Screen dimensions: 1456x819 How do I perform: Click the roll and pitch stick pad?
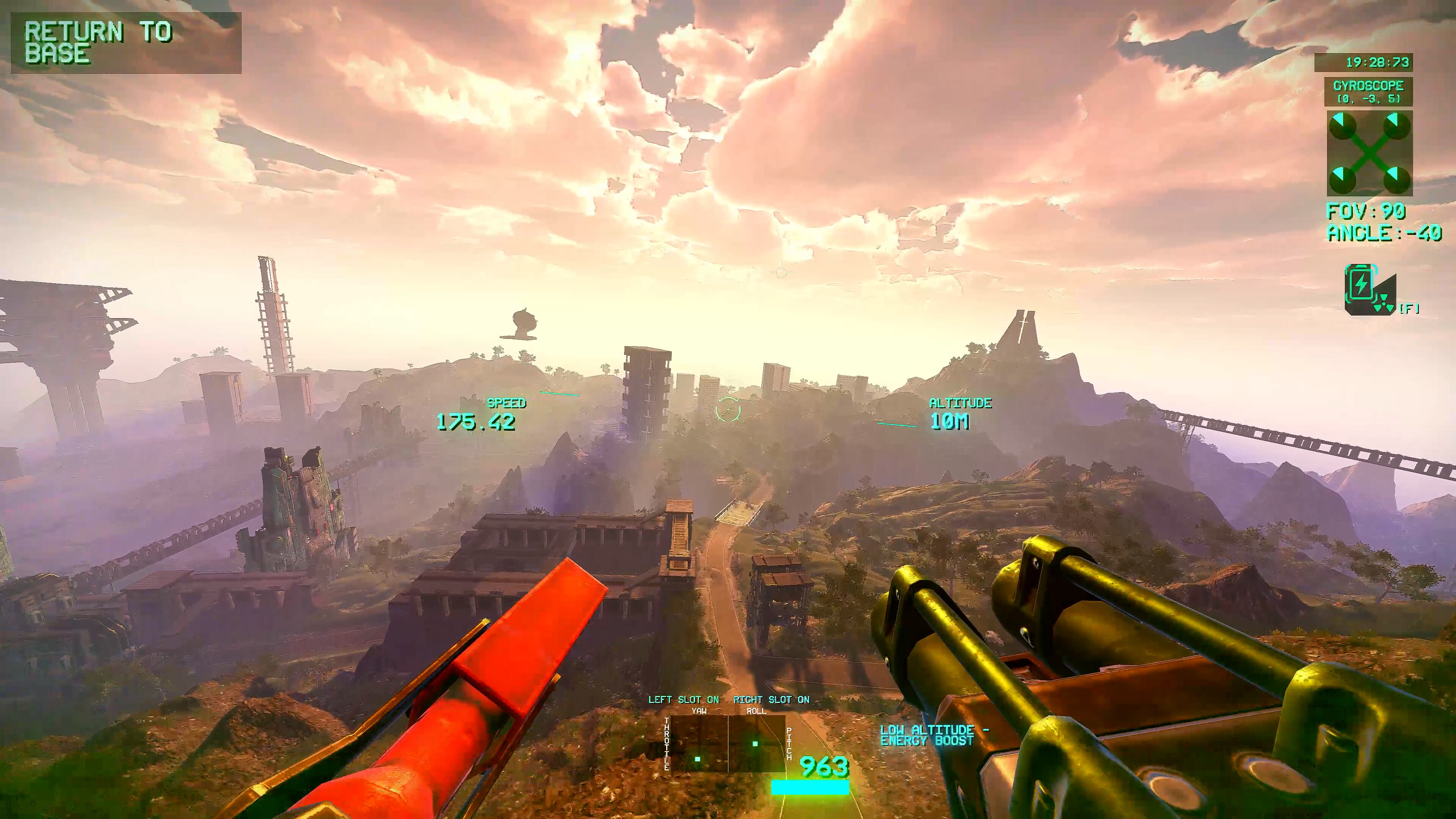[757, 744]
